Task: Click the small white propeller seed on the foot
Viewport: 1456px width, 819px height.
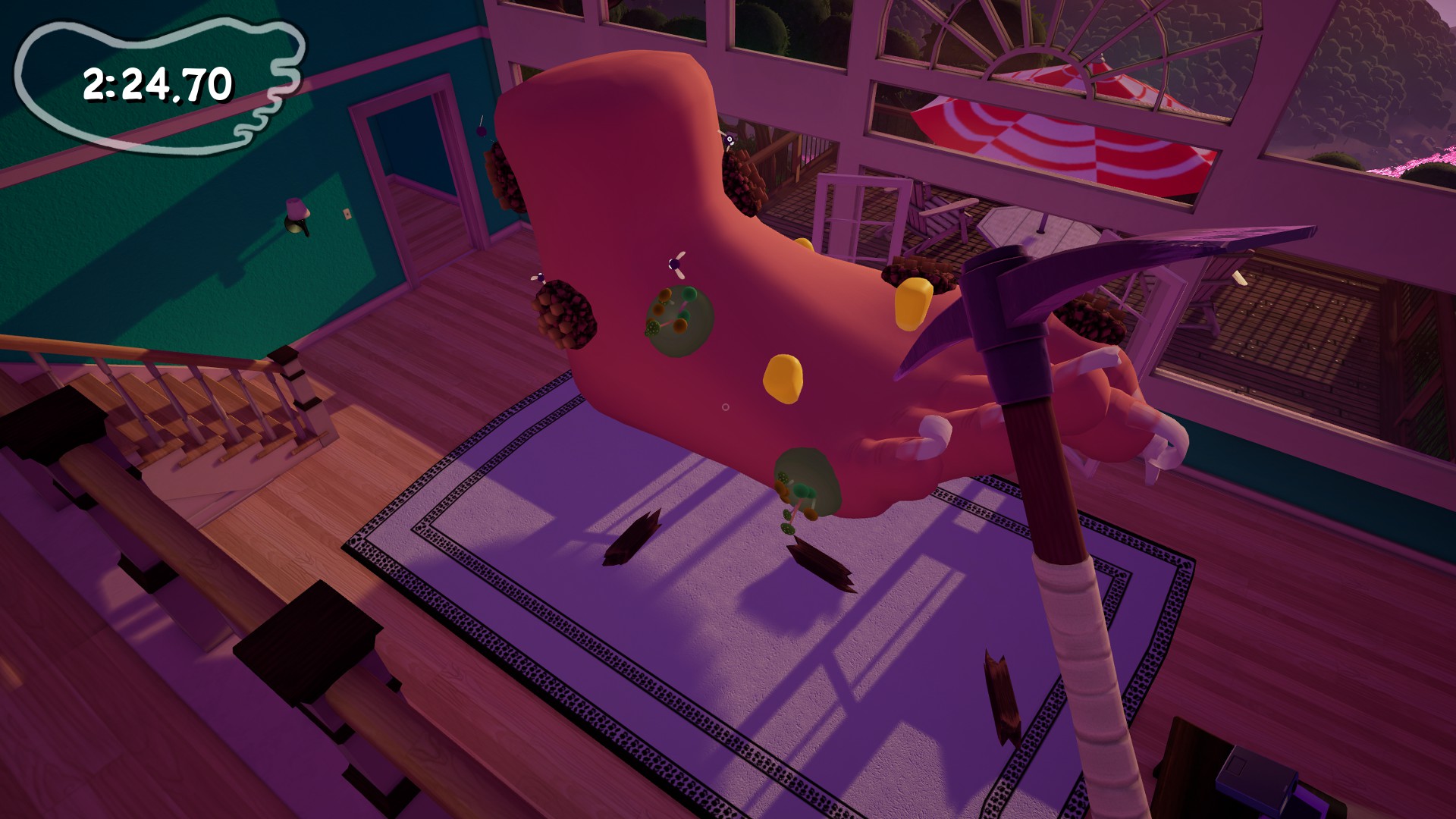Action: [x=673, y=265]
